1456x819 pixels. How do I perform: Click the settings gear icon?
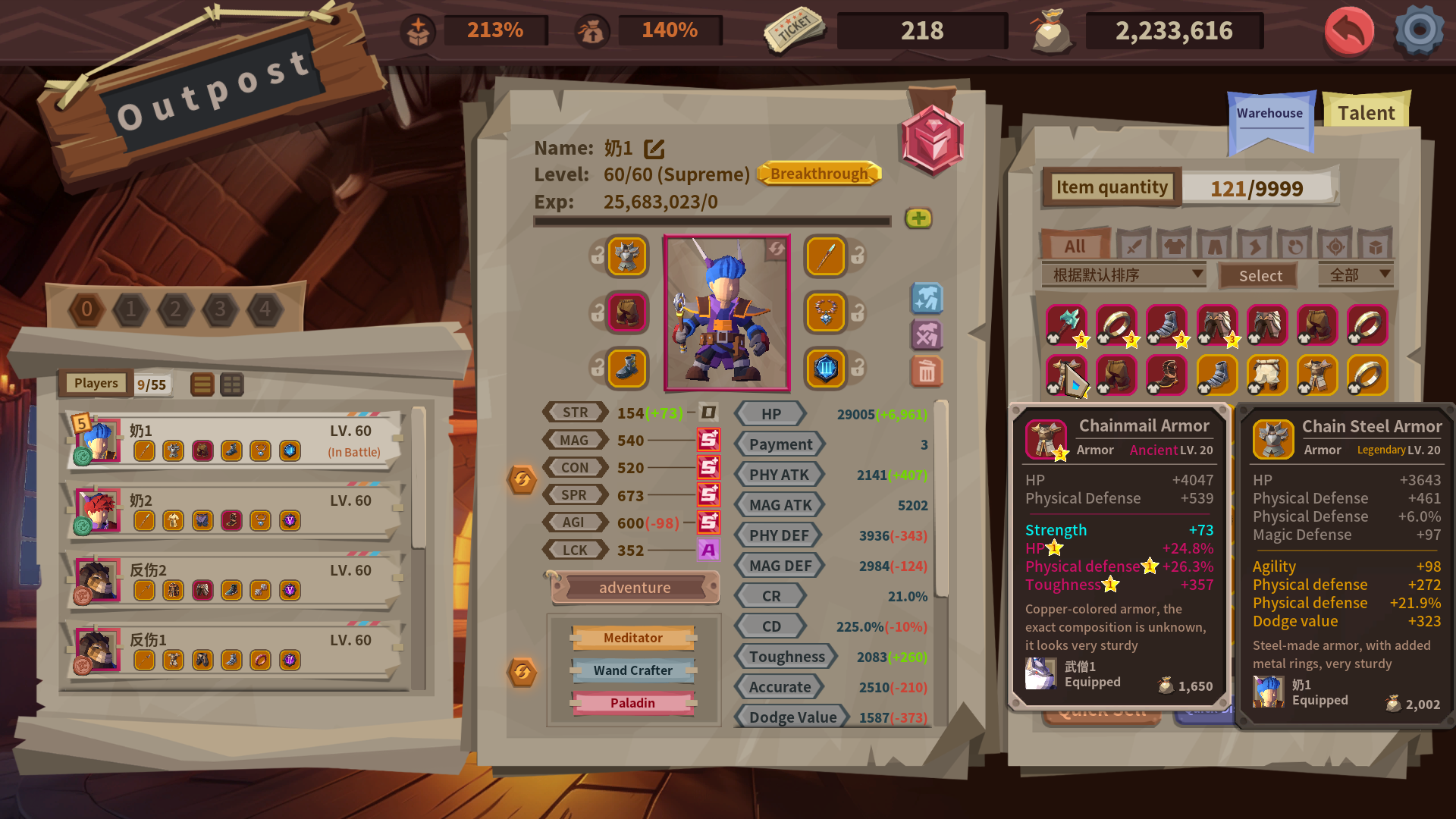coord(1420,32)
